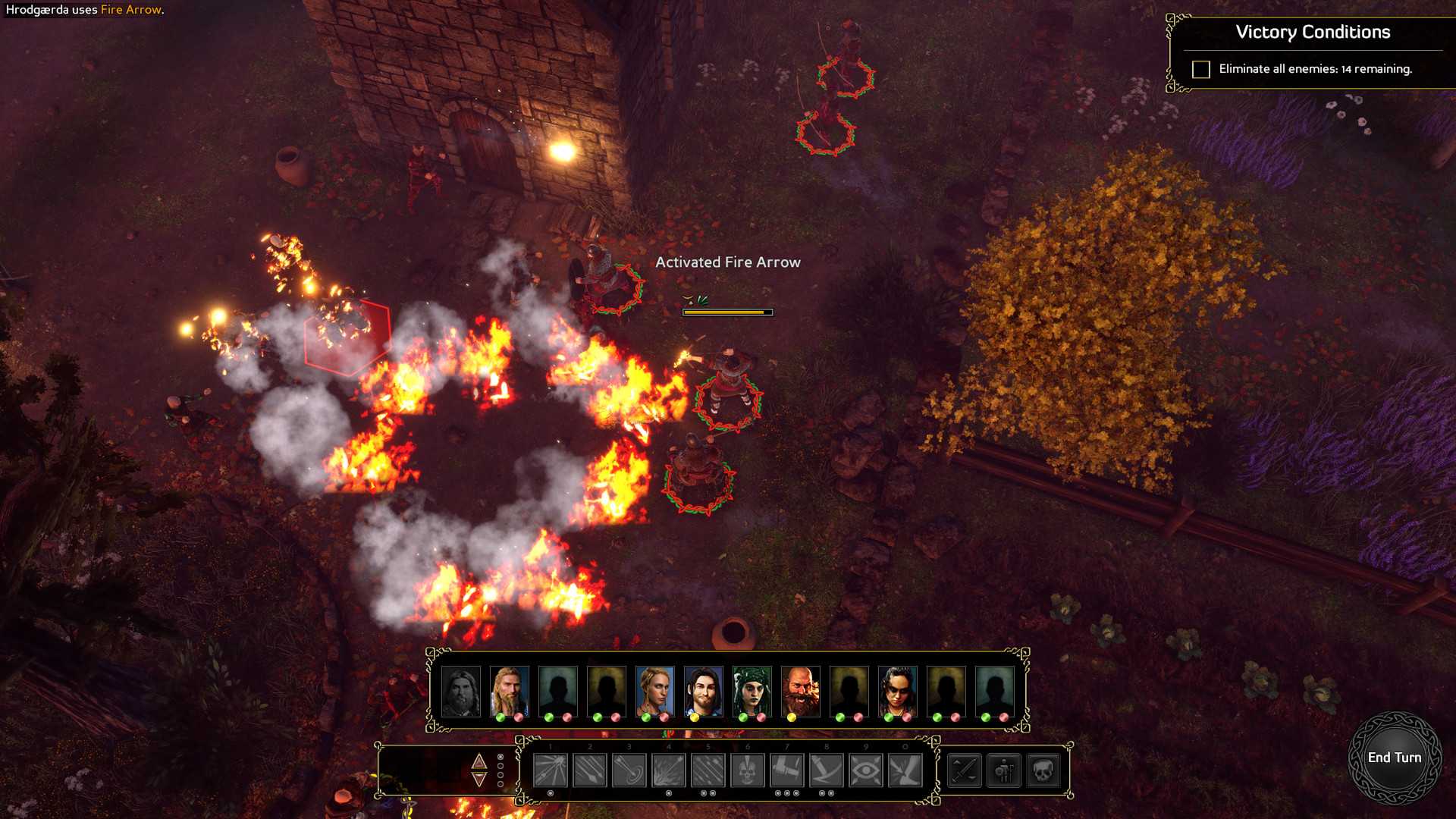Open the character sheet icon beside the hotbar

pos(1005,771)
